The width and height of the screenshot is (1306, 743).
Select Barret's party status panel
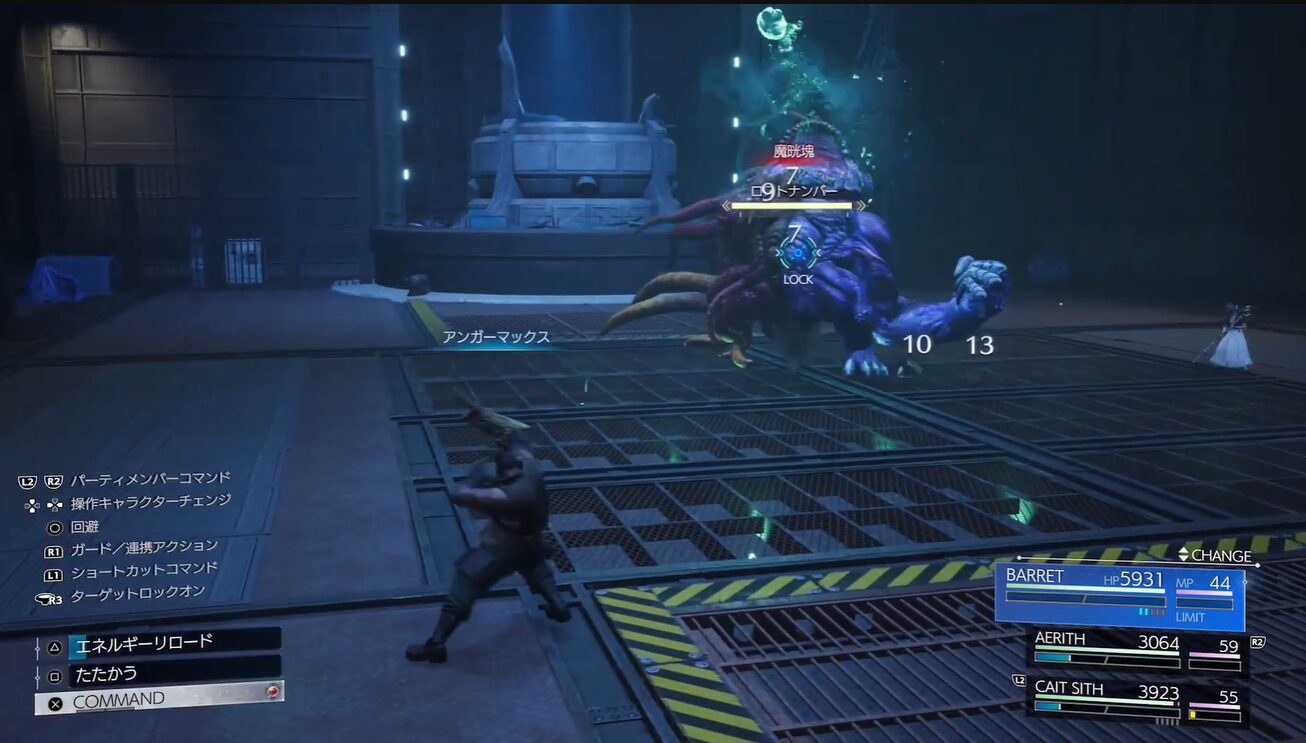(x=1119, y=597)
